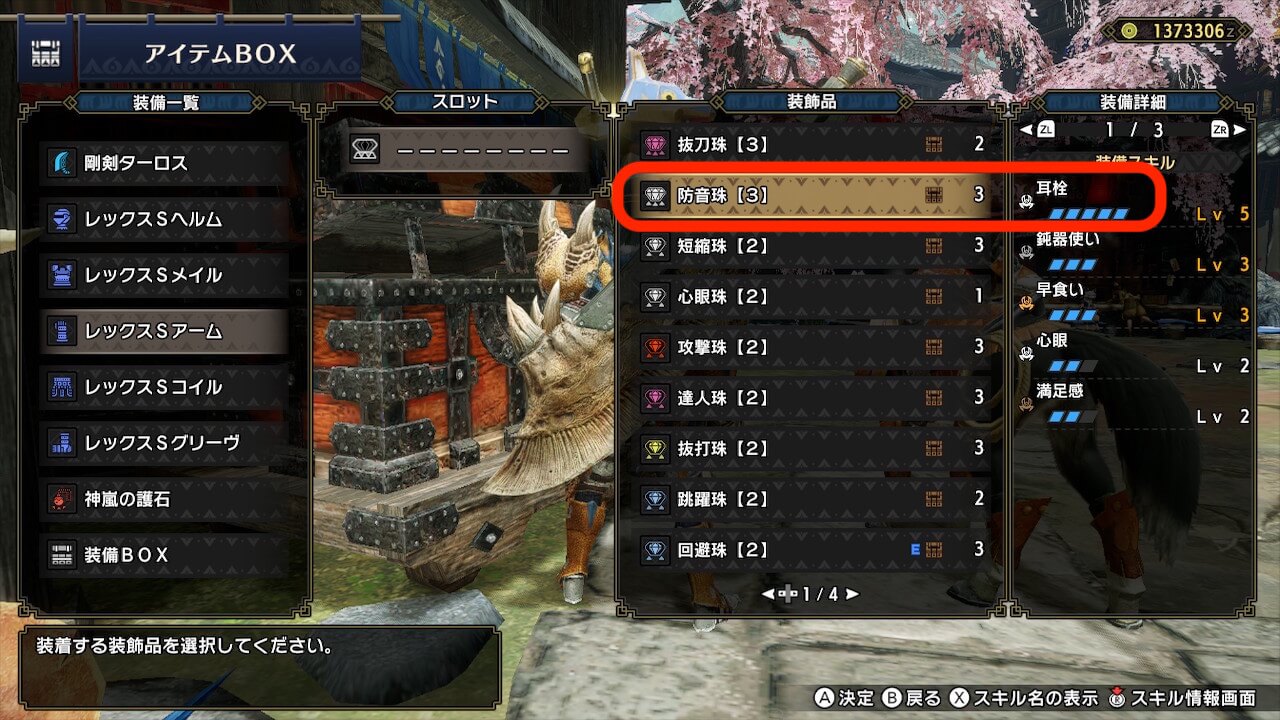The width and height of the screenshot is (1280, 720).
Task: Select the 剛剣タ-ロス weapon entry
Action: 165,163
